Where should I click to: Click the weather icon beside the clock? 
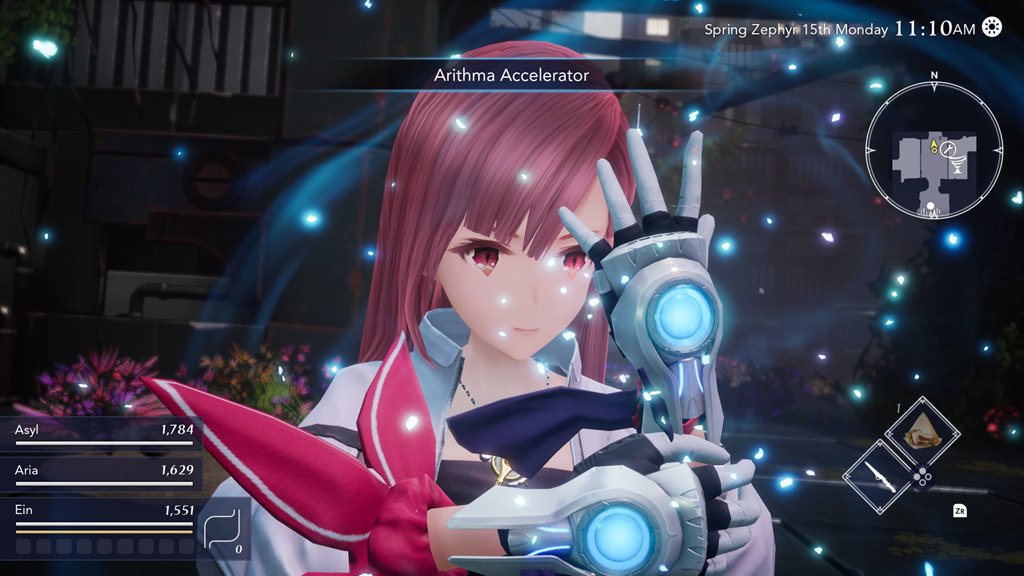[992, 27]
